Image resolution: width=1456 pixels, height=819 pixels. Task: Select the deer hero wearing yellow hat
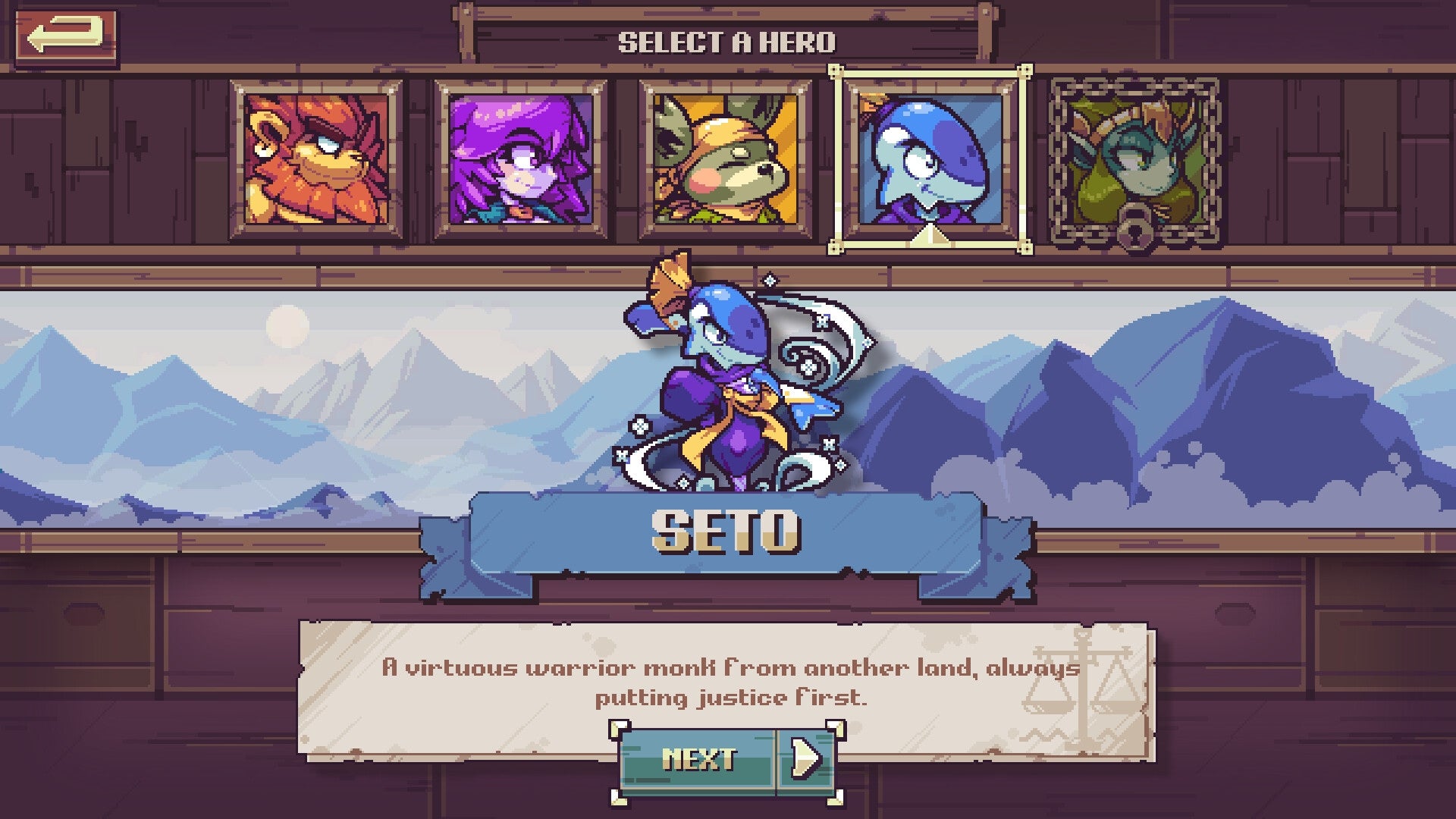(x=724, y=159)
